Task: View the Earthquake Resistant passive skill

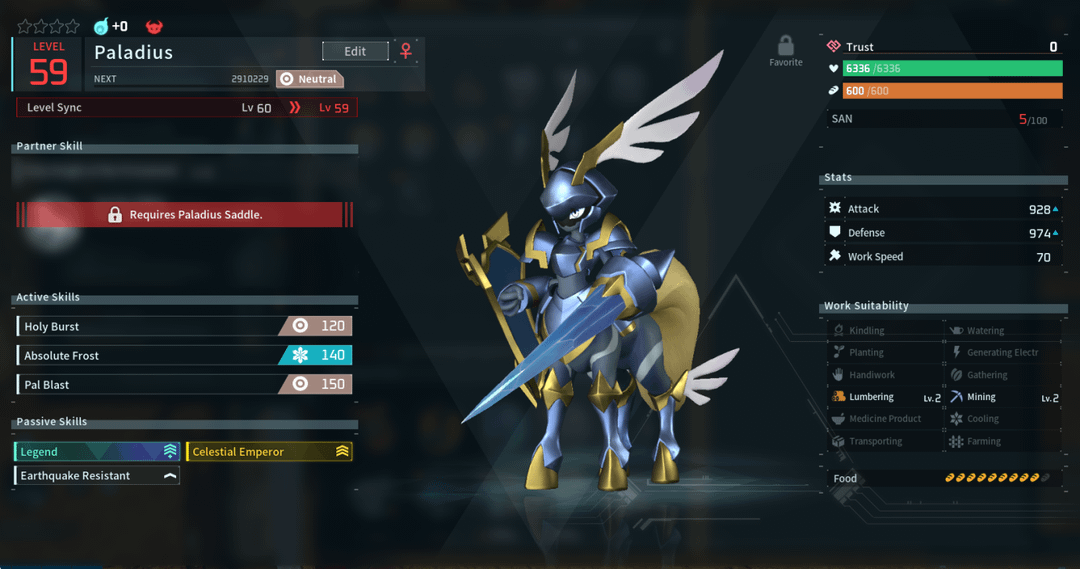Action: click(97, 476)
